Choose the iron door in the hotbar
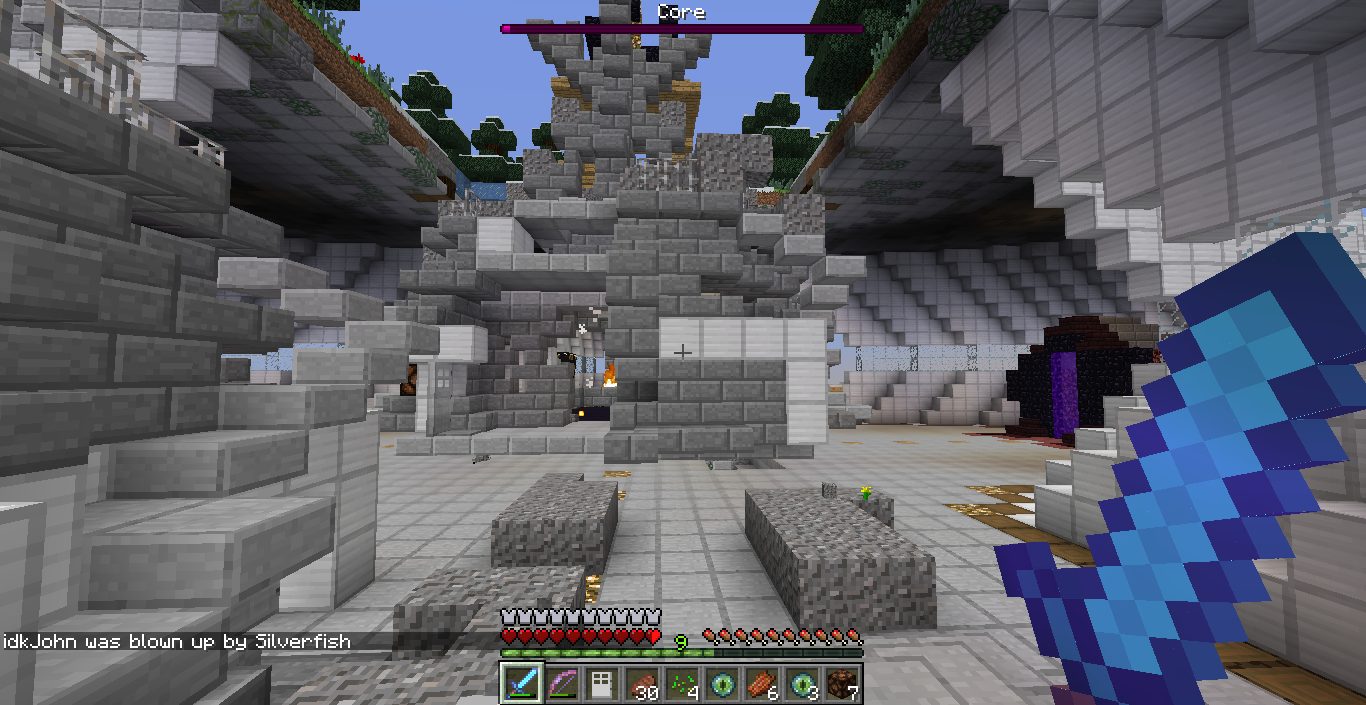 [601, 684]
